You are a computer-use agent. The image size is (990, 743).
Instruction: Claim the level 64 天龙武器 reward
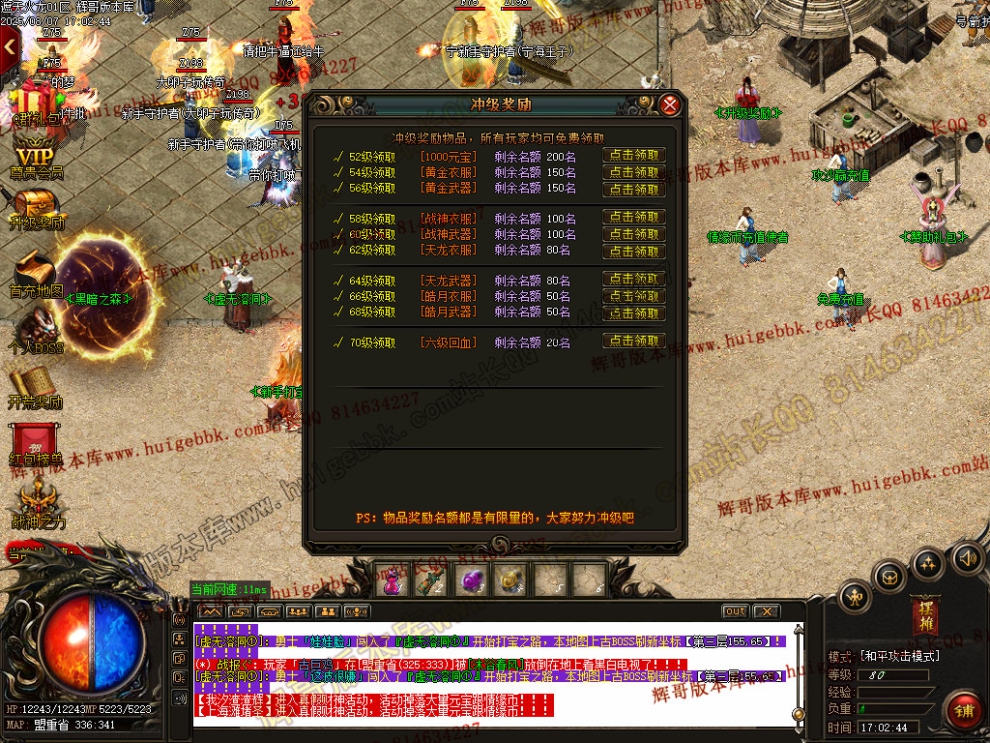(634, 280)
